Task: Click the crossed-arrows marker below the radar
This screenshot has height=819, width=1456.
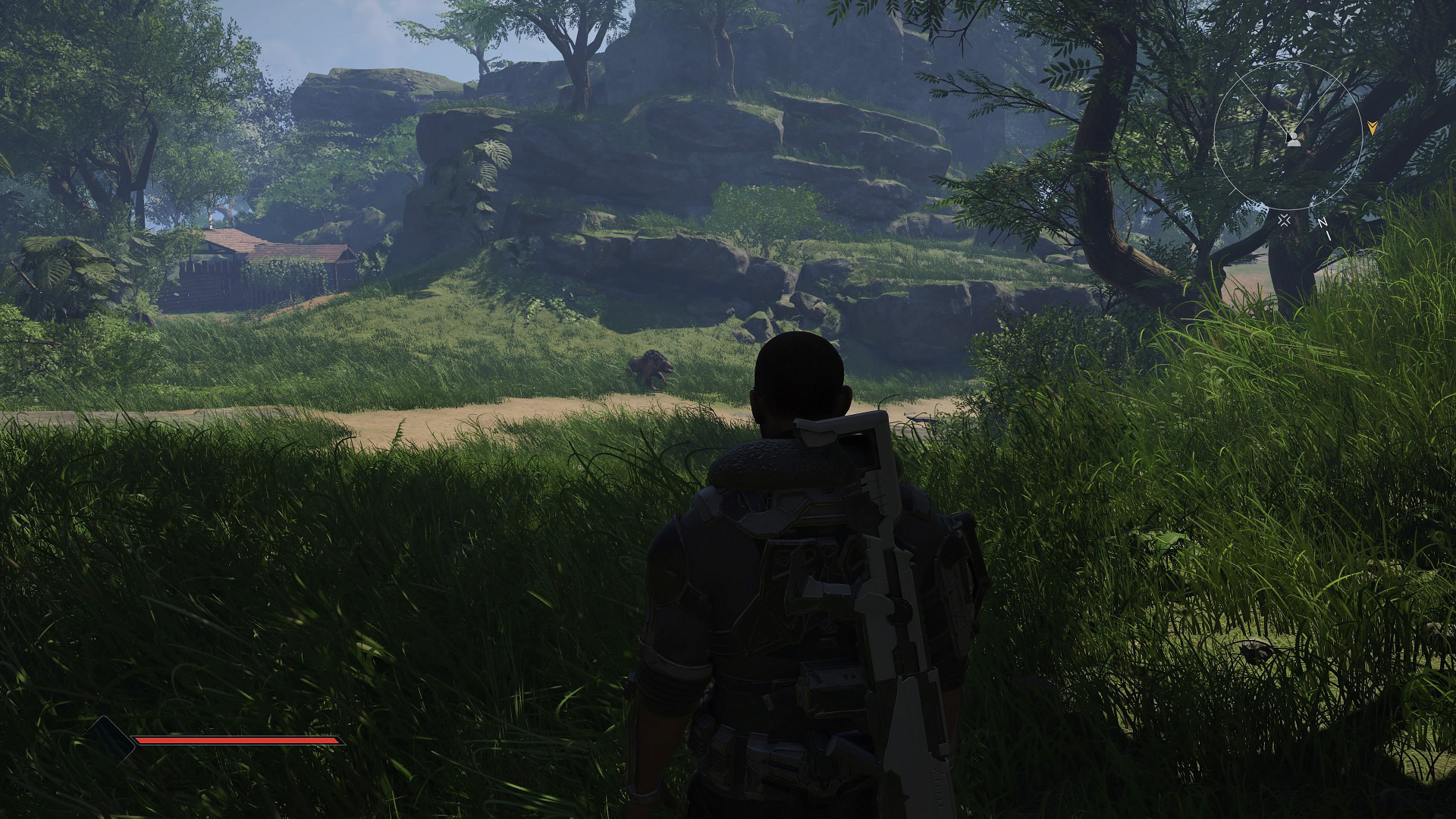Action: pos(1284,221)
